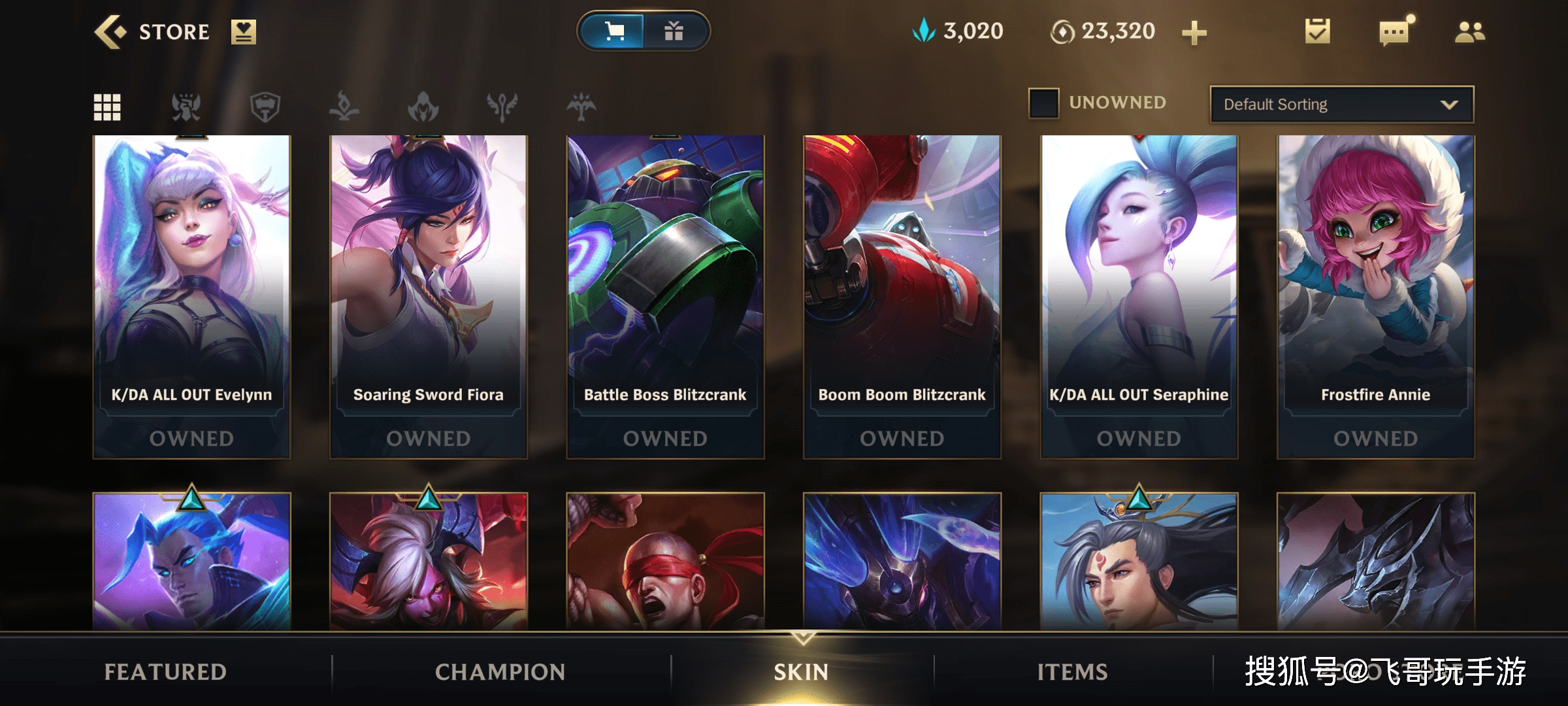Screen dimensions: 1568x706
Task: Switch to the Featured tab
Action: (166, 671)
